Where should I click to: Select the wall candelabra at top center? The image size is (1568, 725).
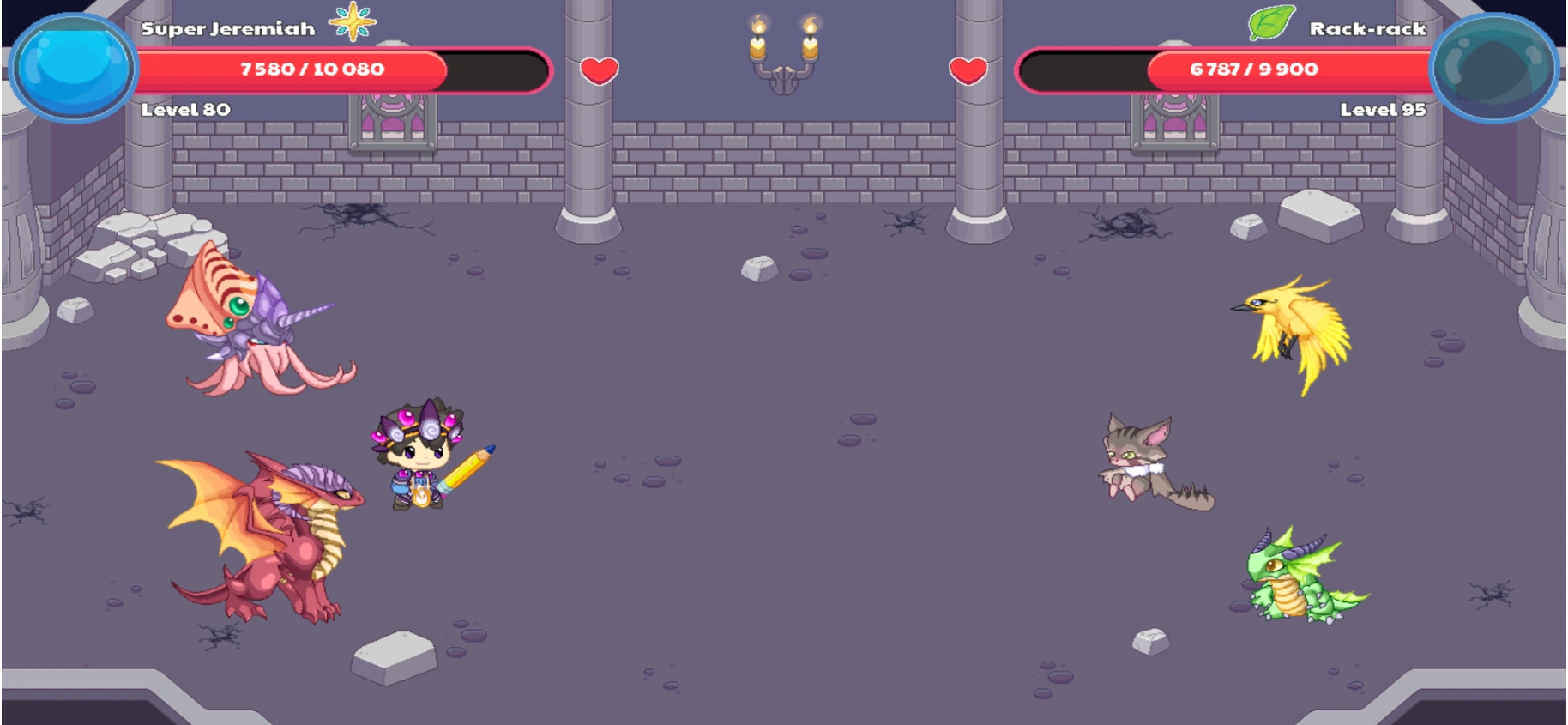point(785,47)
